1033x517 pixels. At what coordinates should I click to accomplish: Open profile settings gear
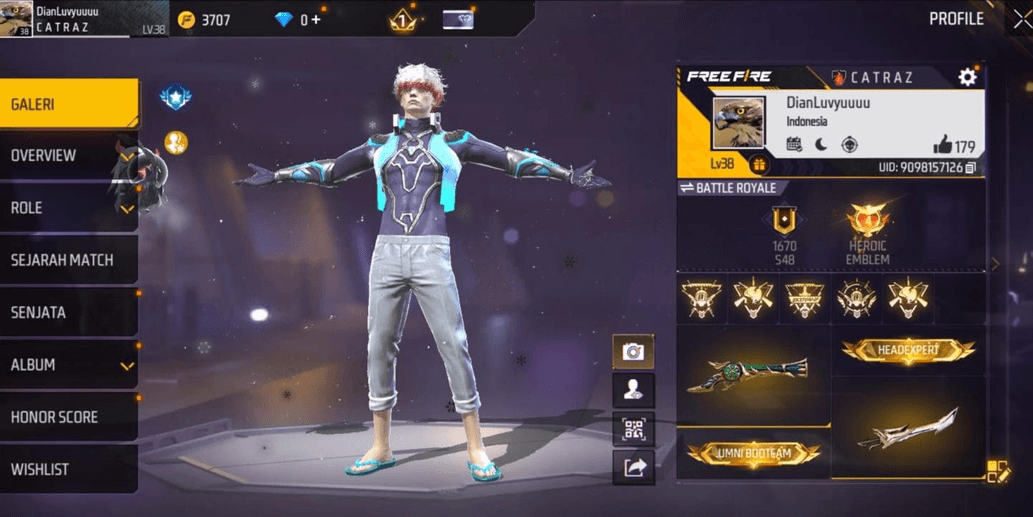967,77
